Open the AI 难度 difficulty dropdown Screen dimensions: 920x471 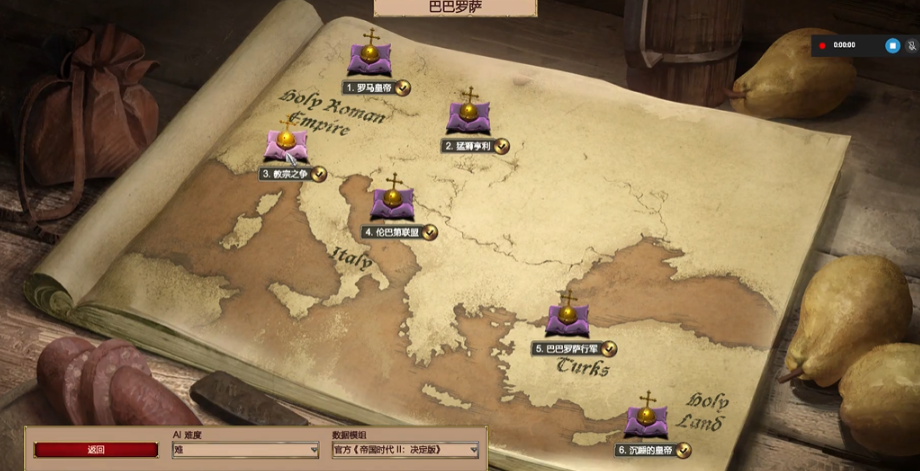pyautogui.click(x=245, y=451)
